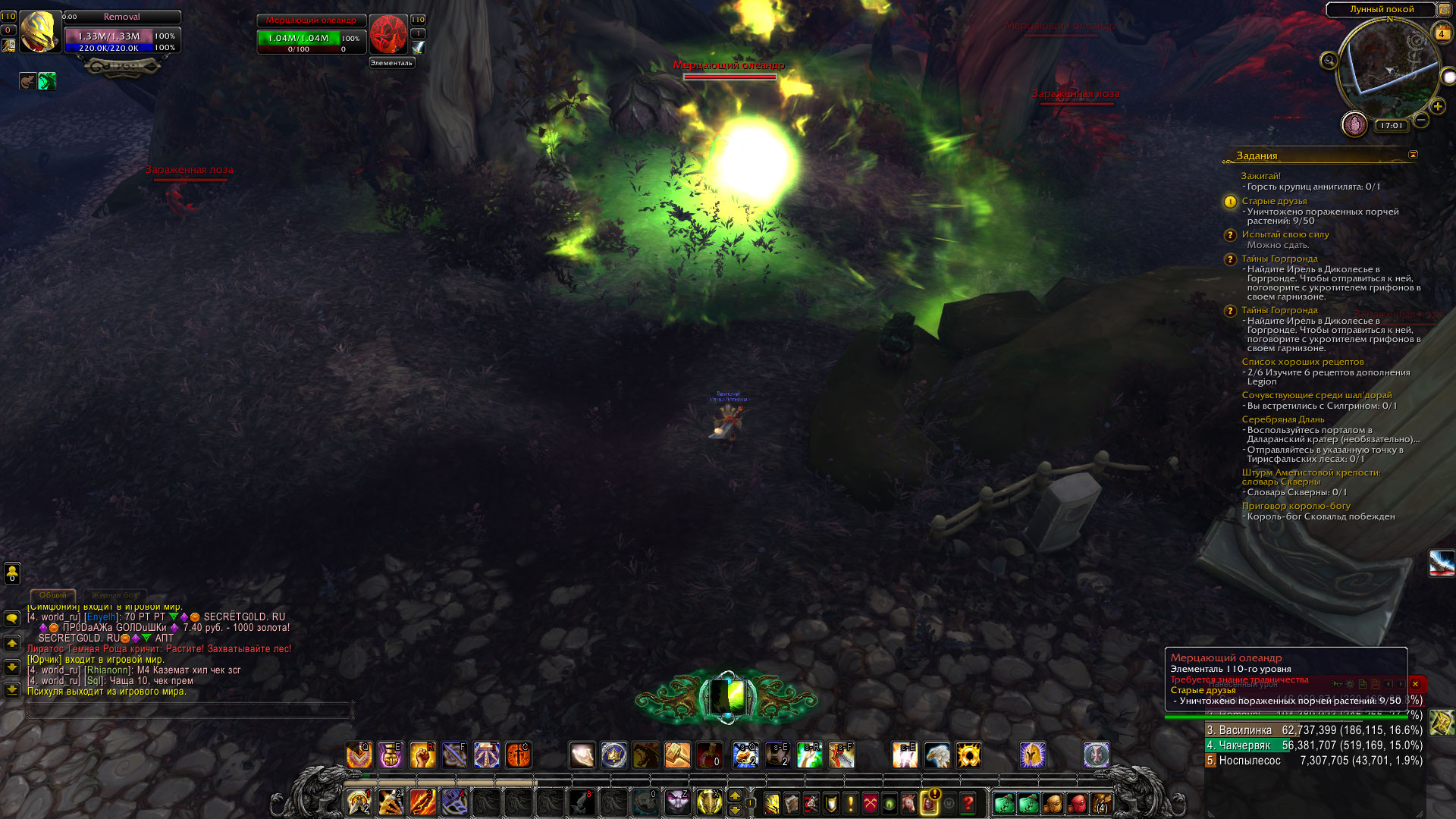Activate the golden fist ability on R
This screenshot has width=1456, height=819.
pos(423,755)
